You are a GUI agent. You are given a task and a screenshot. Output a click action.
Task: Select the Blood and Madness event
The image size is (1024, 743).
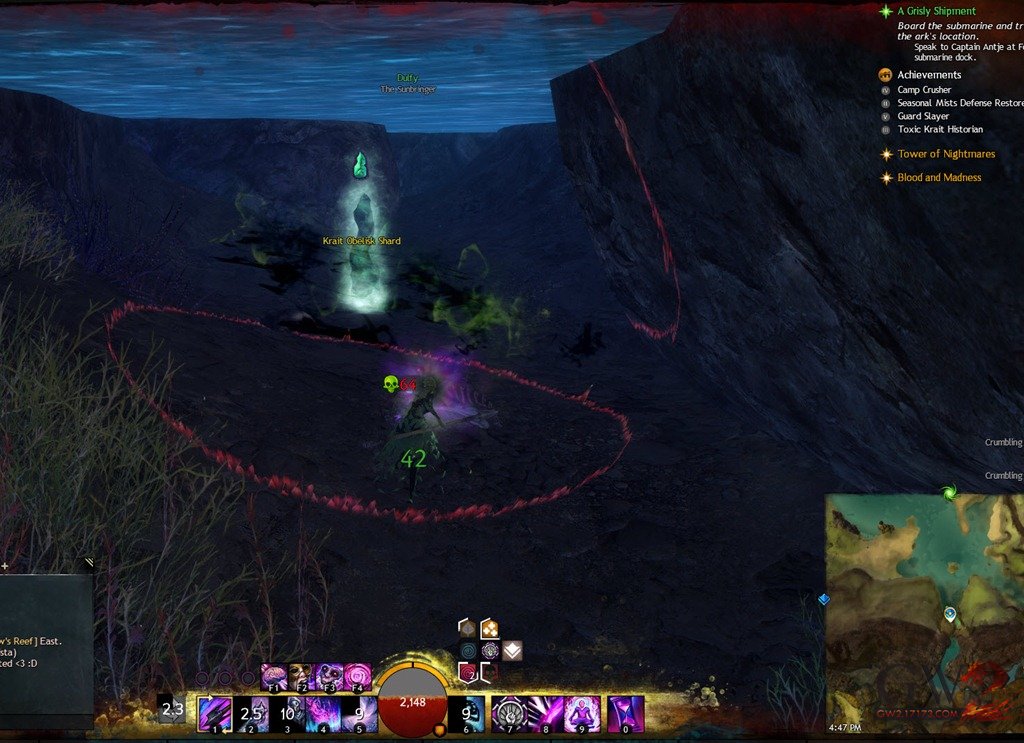click(x=939, y=178)
